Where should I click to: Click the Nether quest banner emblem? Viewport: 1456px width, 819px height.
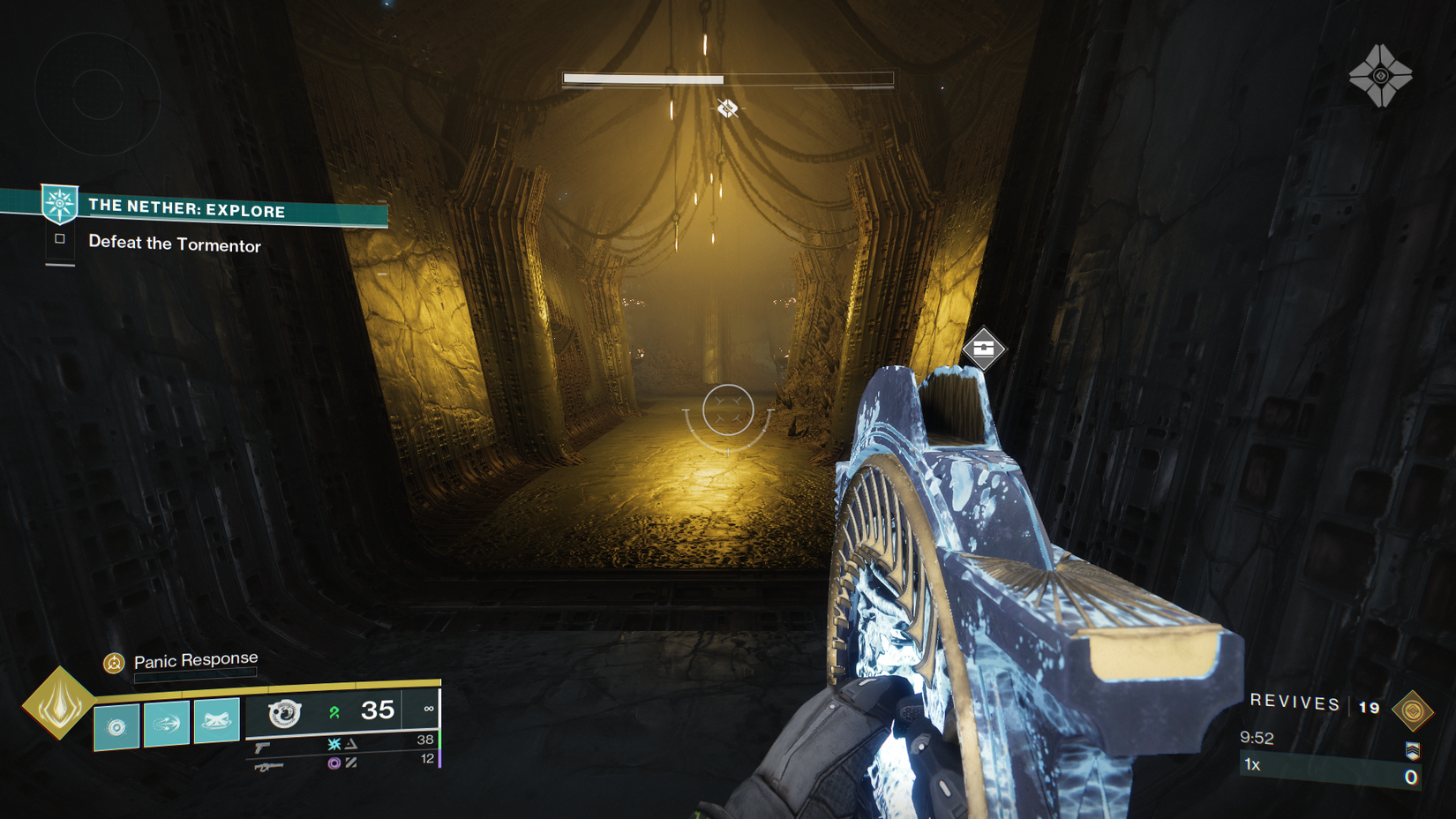(x=59, y=205)
